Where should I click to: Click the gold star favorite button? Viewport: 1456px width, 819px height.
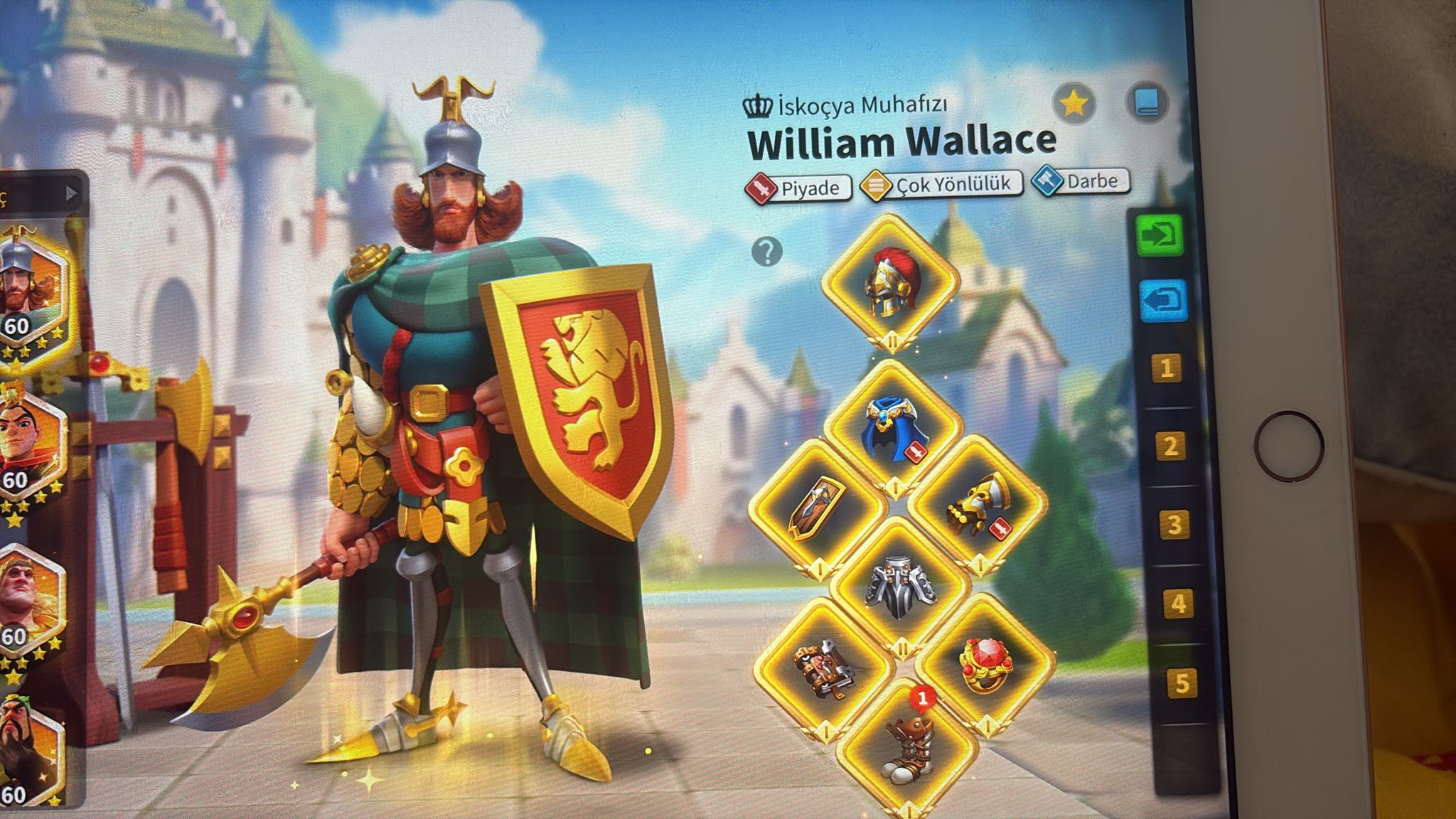(1074, 105)
